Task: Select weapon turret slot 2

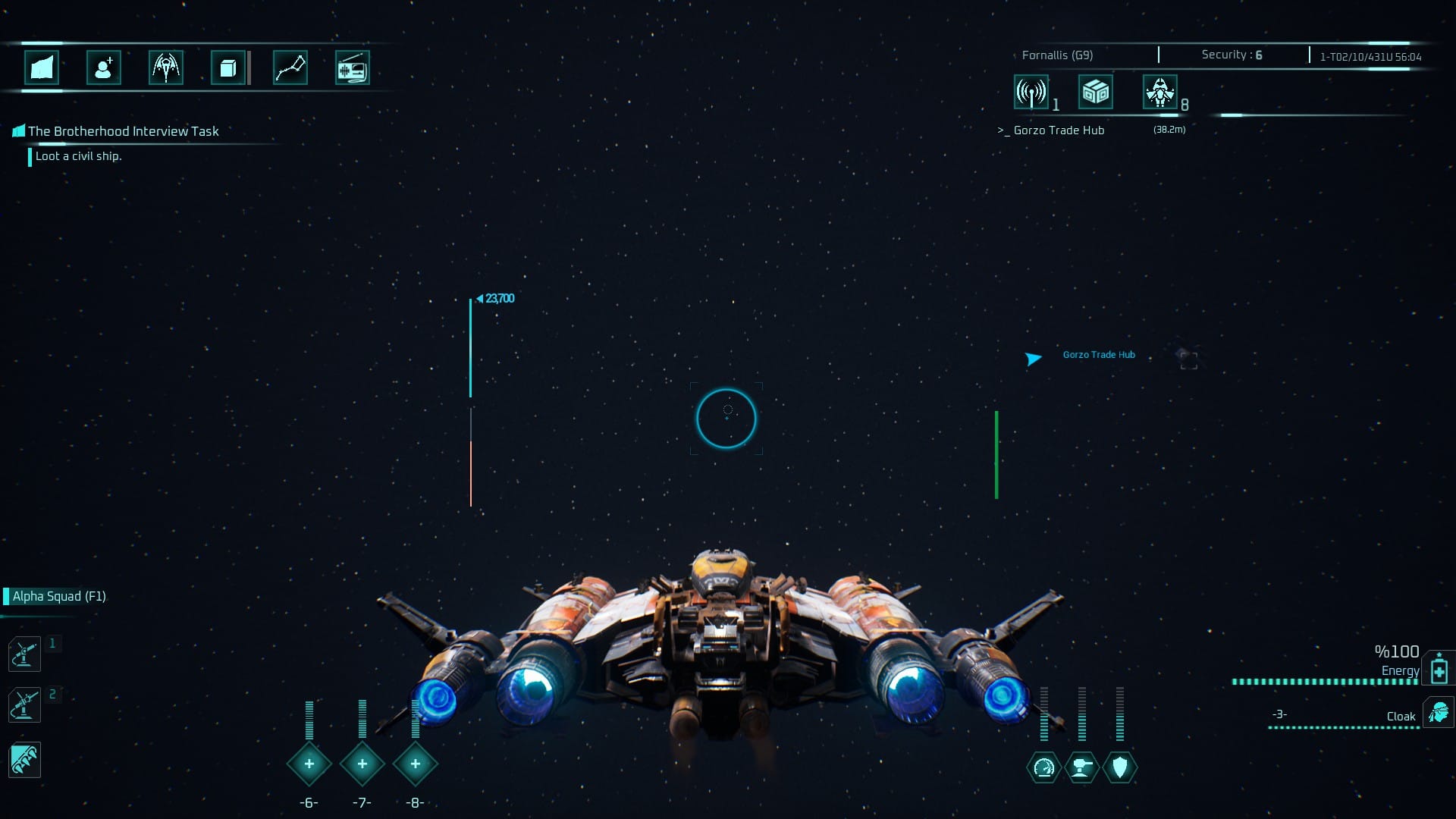Action: [x=24, y=705]
